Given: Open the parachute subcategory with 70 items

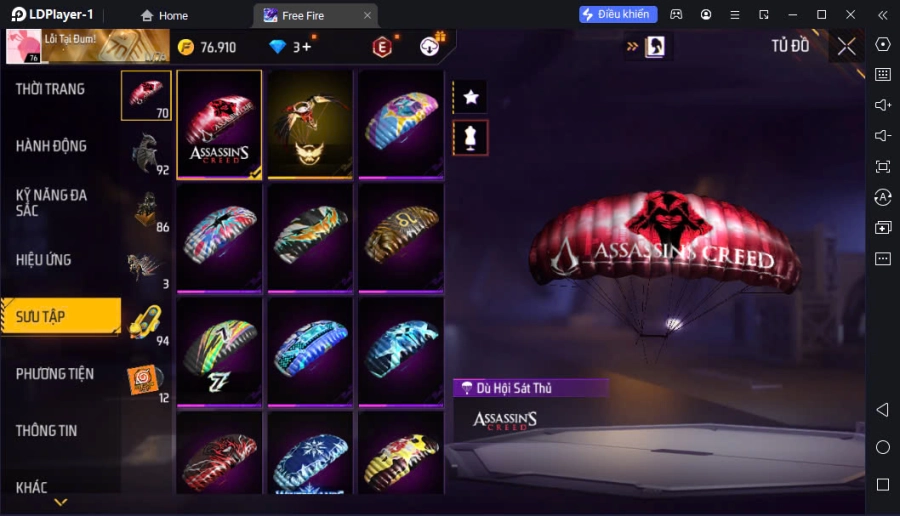Looking at the screenshot, I should [146, 96].
